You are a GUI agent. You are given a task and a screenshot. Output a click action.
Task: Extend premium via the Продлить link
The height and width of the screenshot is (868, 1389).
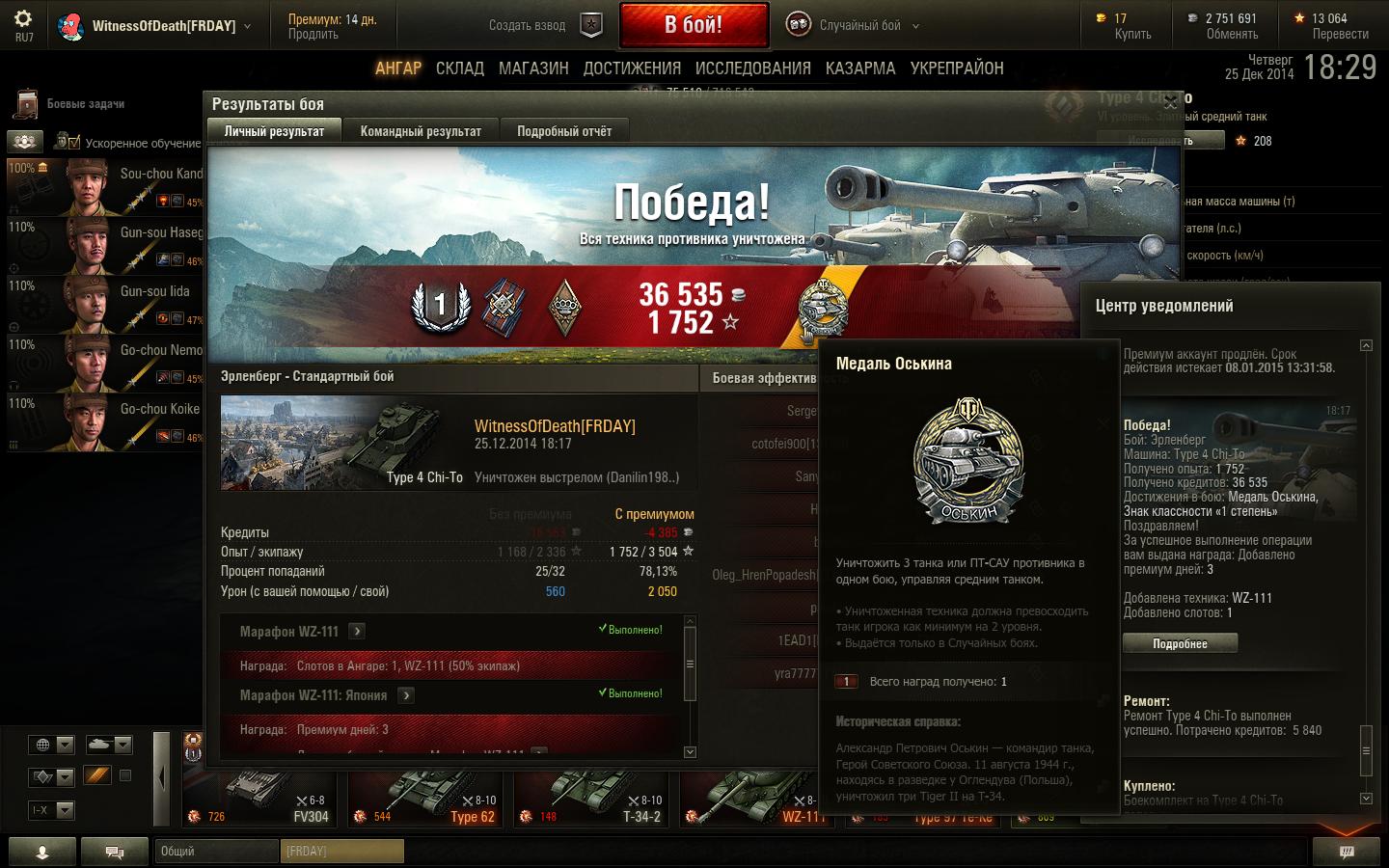(313, 35)
